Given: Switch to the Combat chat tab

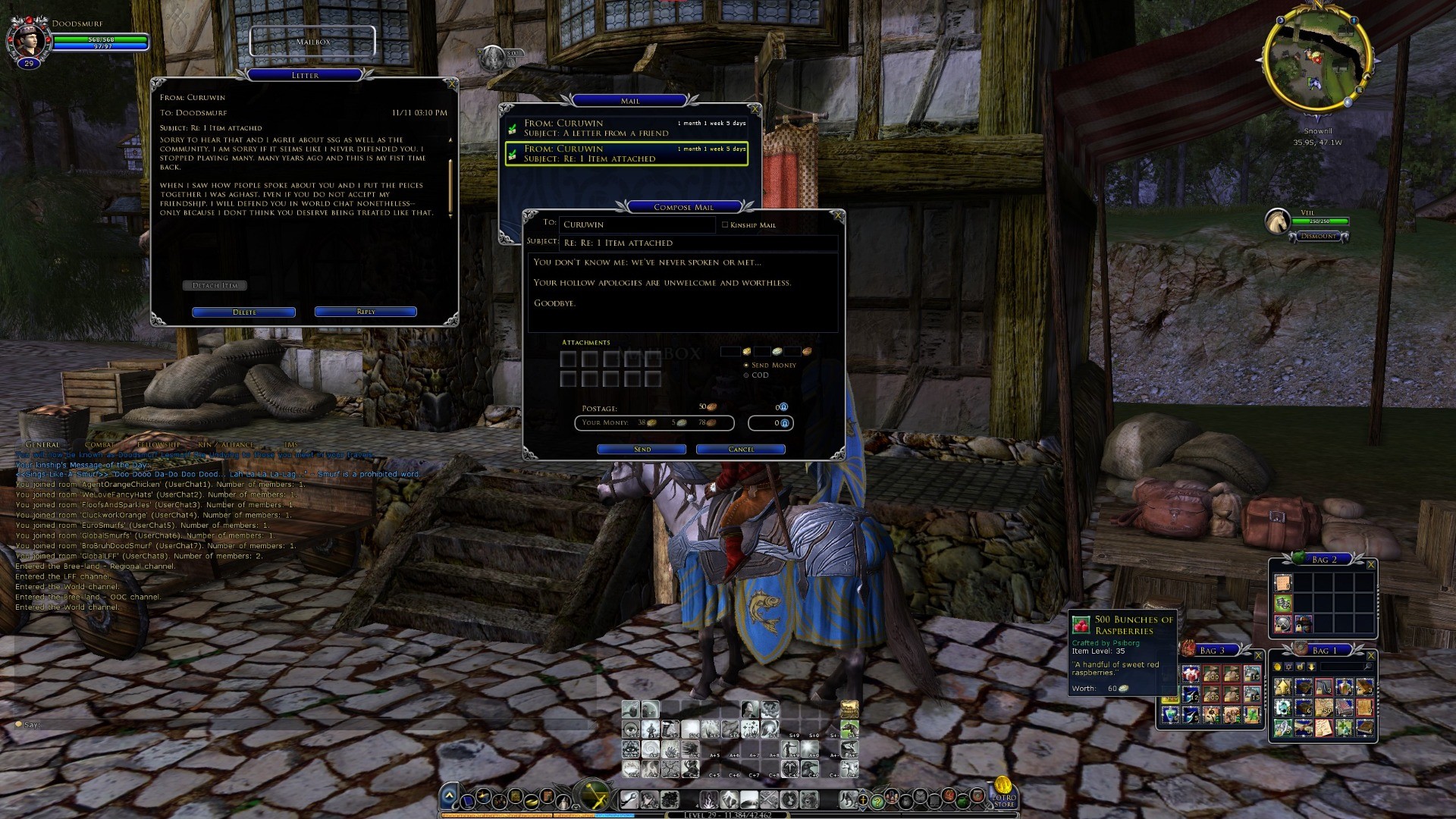Looking at the screenshot, I should (x=99, y=444).
